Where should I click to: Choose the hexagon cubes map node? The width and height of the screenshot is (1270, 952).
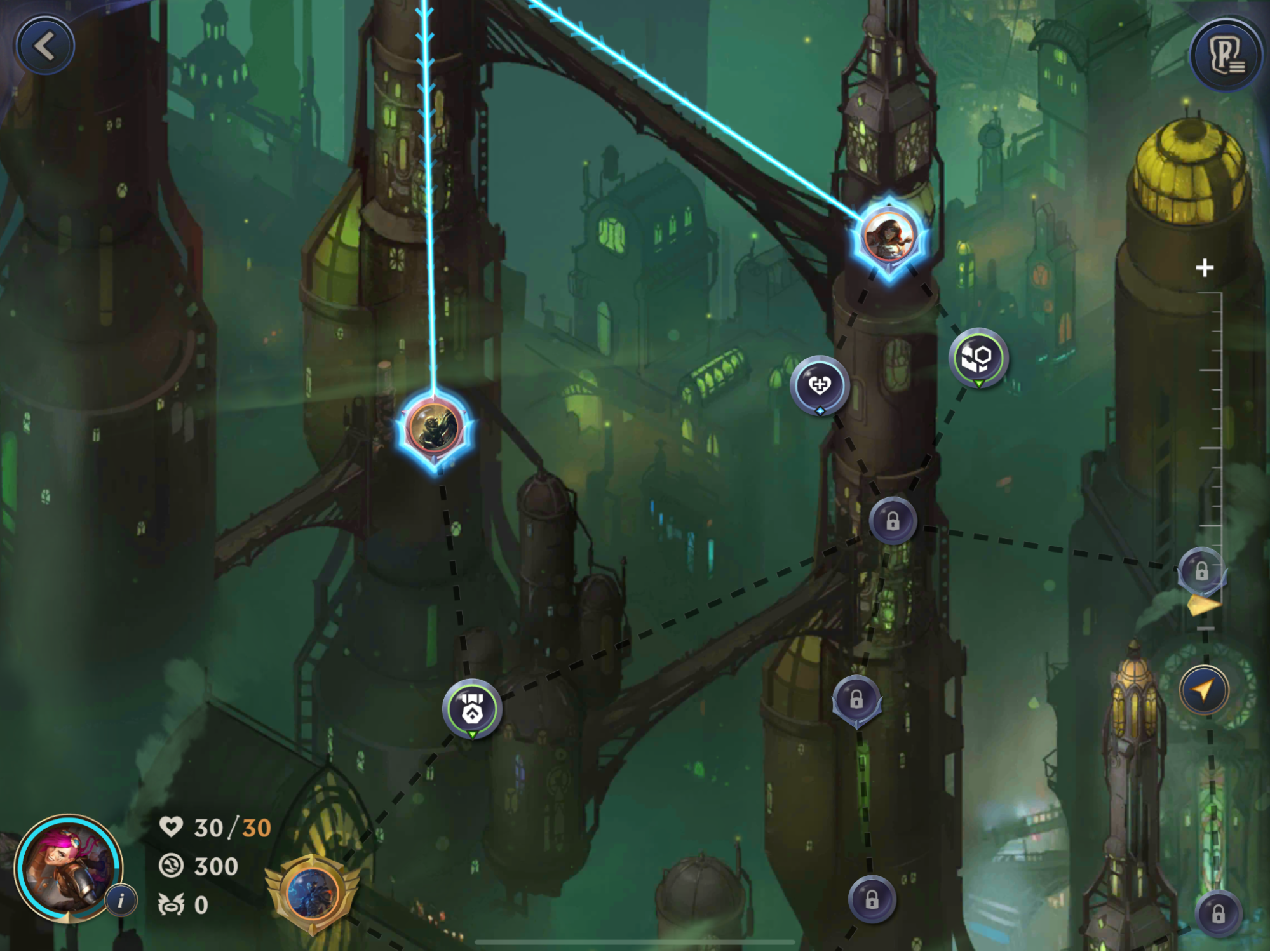tap(978, 358)
